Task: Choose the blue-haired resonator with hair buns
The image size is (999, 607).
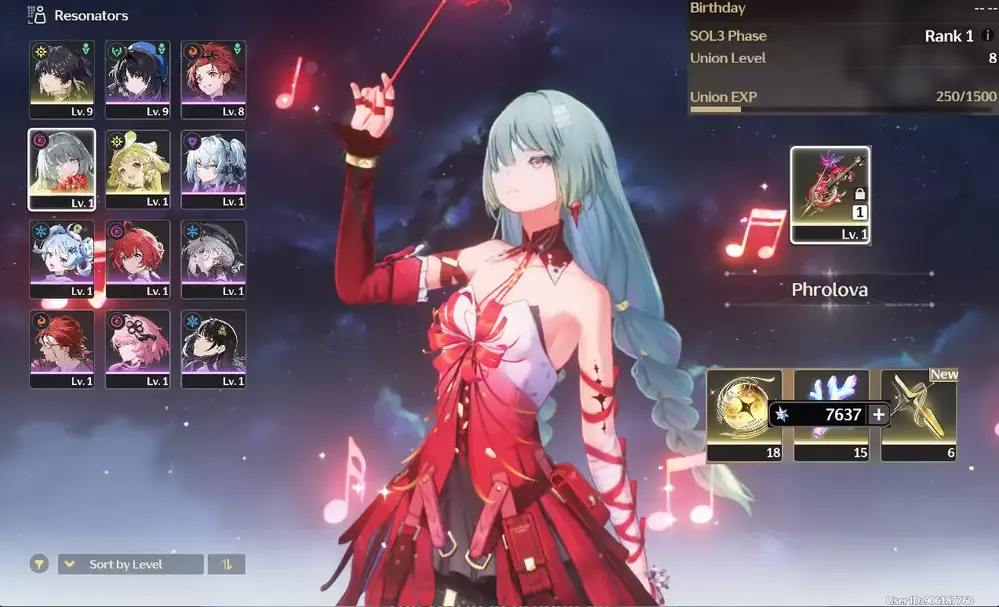Action: coord(62,259)
